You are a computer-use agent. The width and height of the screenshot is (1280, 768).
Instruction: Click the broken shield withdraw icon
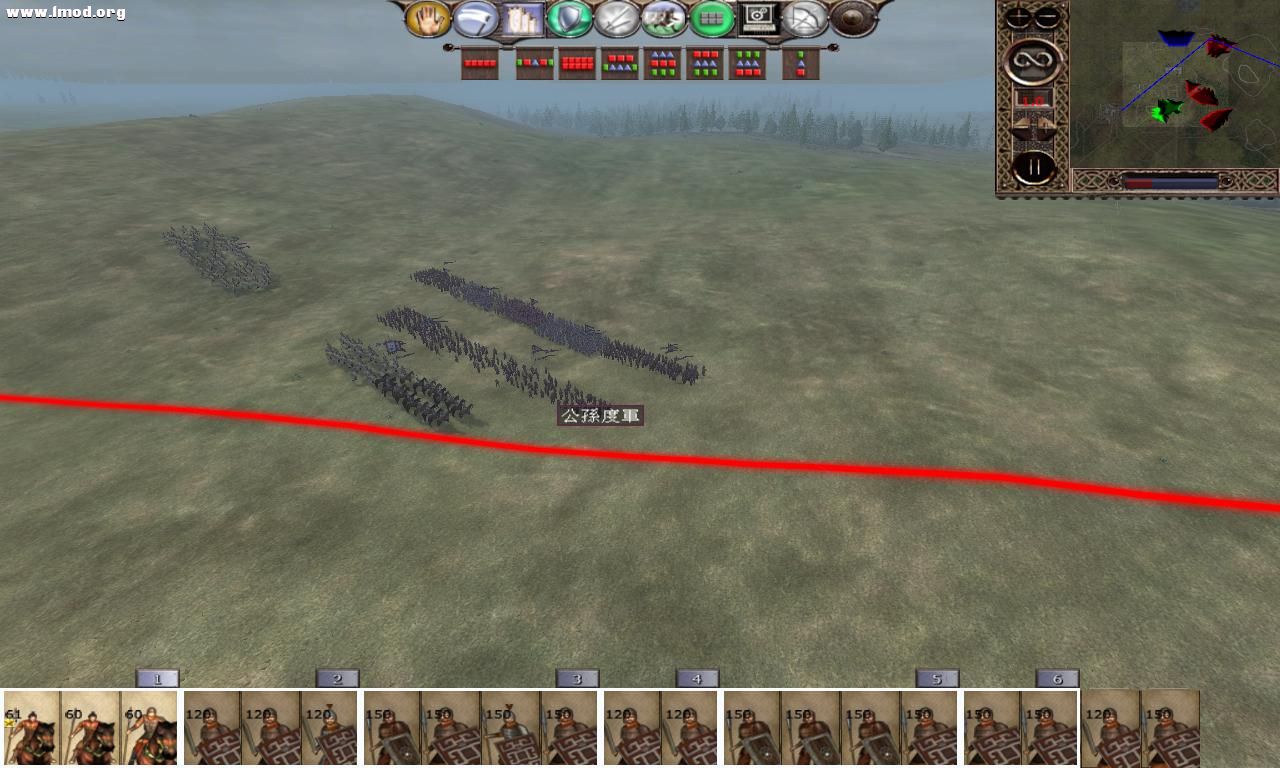click(806, 19)
